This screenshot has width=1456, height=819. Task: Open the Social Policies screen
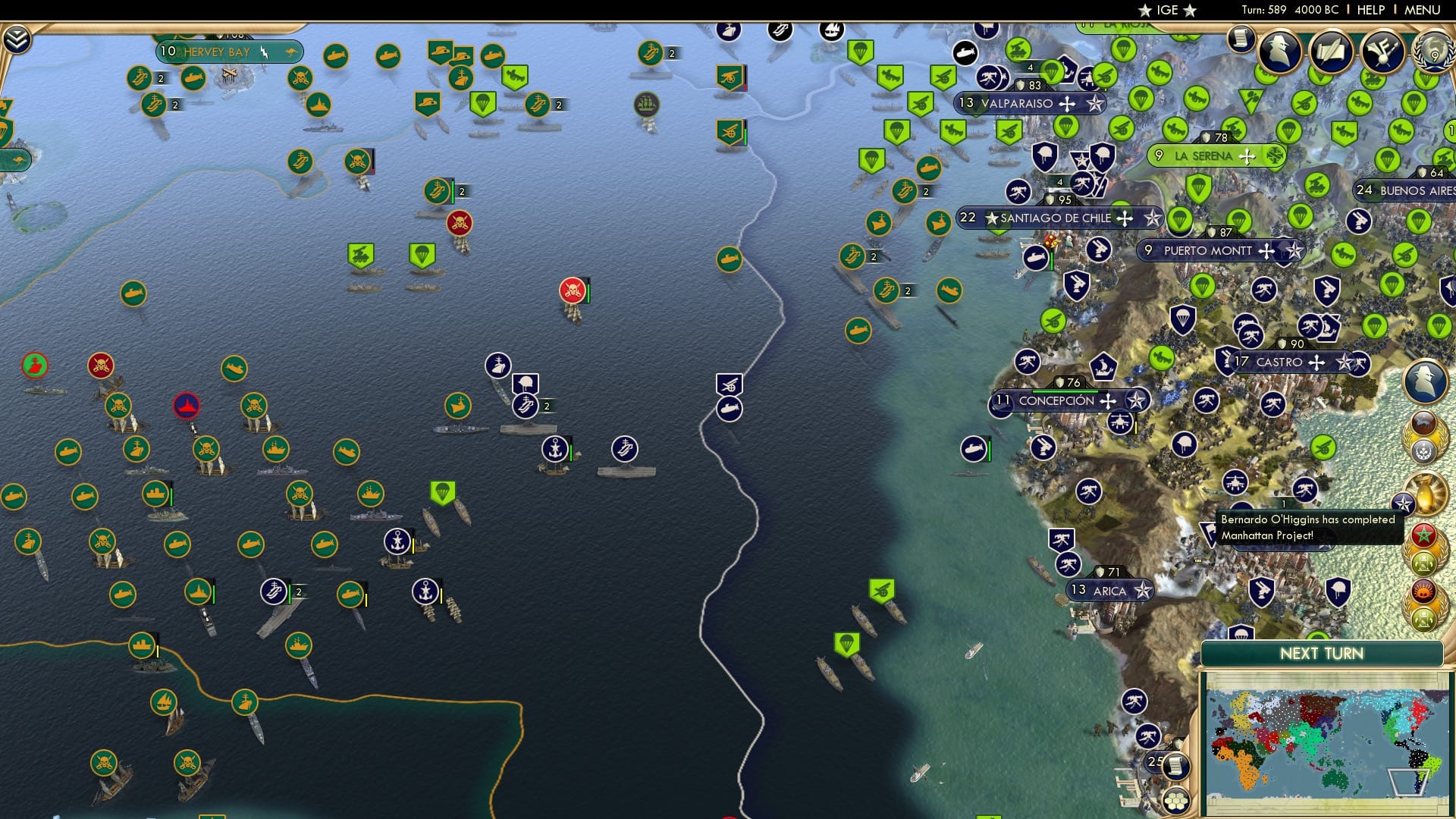pos(1332,50)
